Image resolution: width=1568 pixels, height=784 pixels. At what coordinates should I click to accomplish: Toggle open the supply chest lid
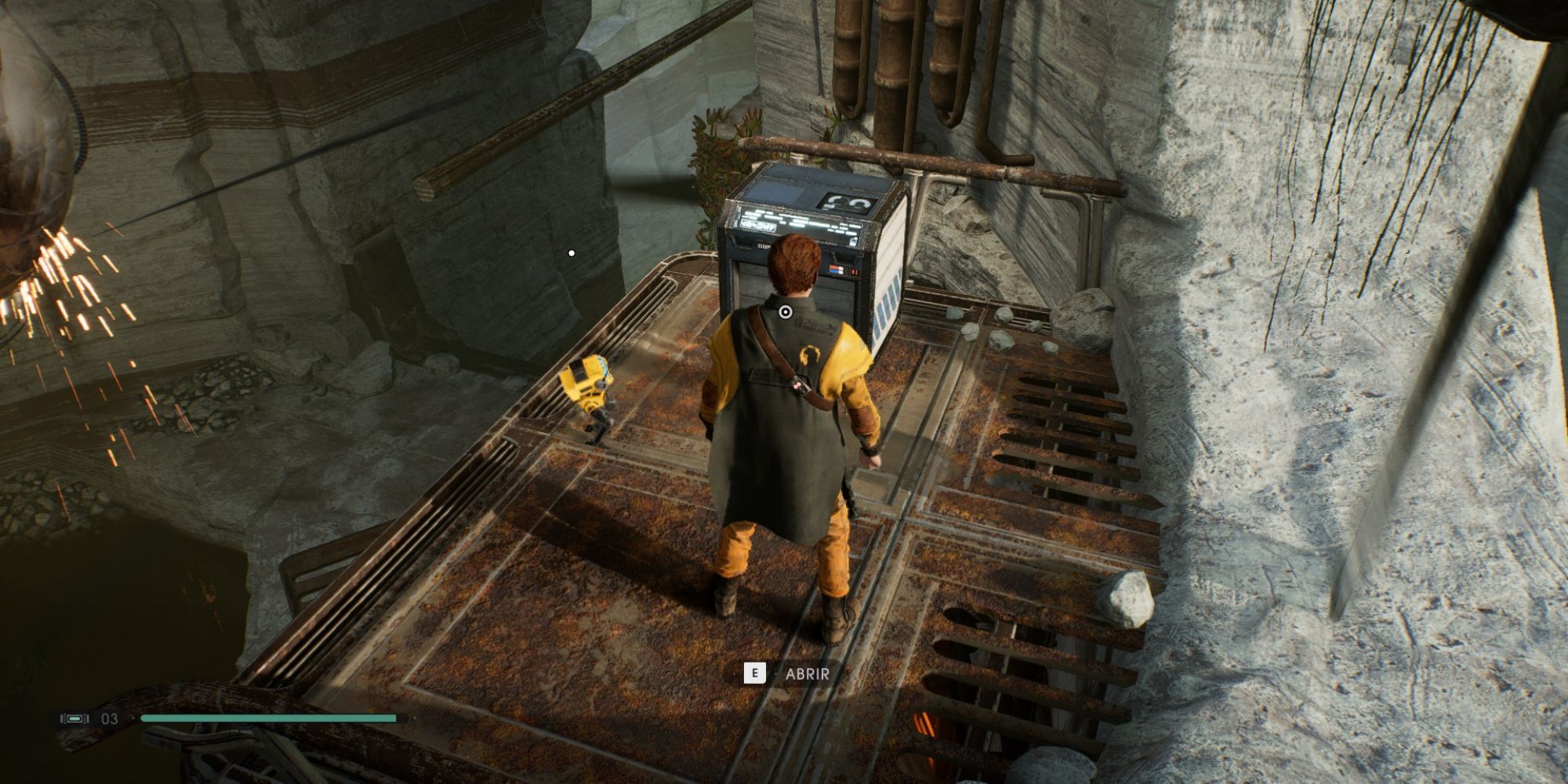792,192
